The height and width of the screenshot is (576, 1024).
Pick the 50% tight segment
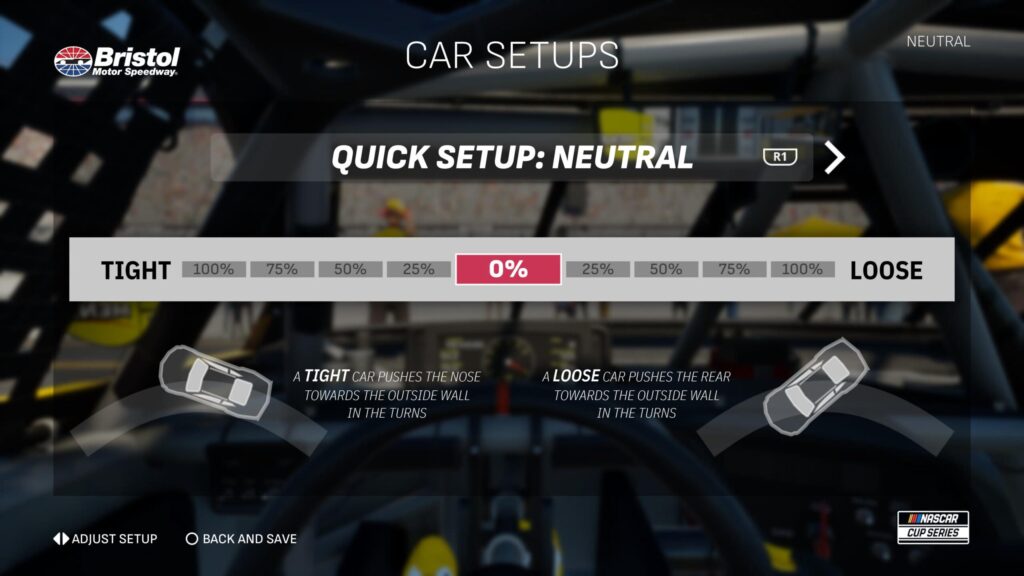(350, 269)
